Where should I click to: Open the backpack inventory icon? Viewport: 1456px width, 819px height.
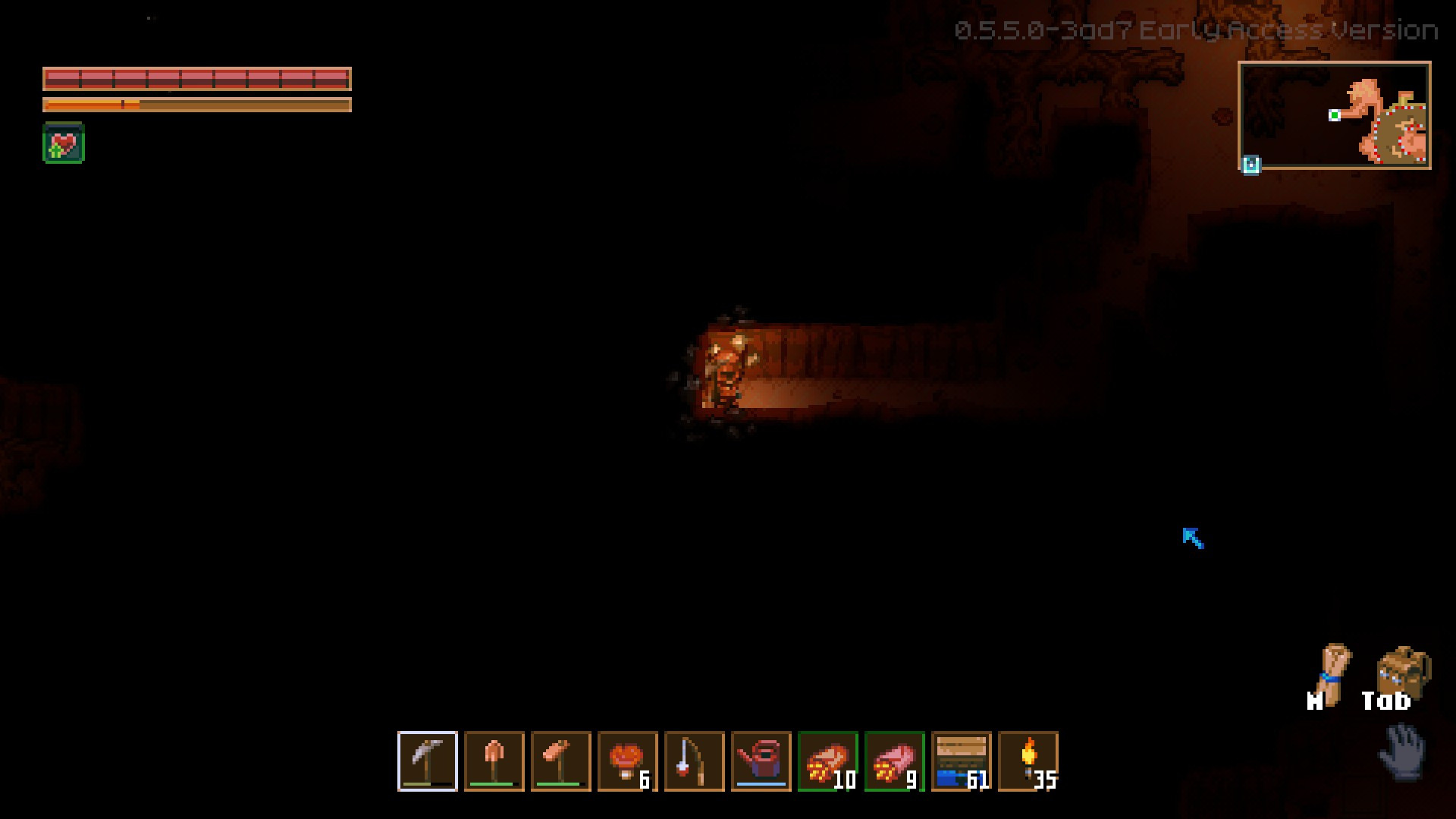click(1404, 671)
